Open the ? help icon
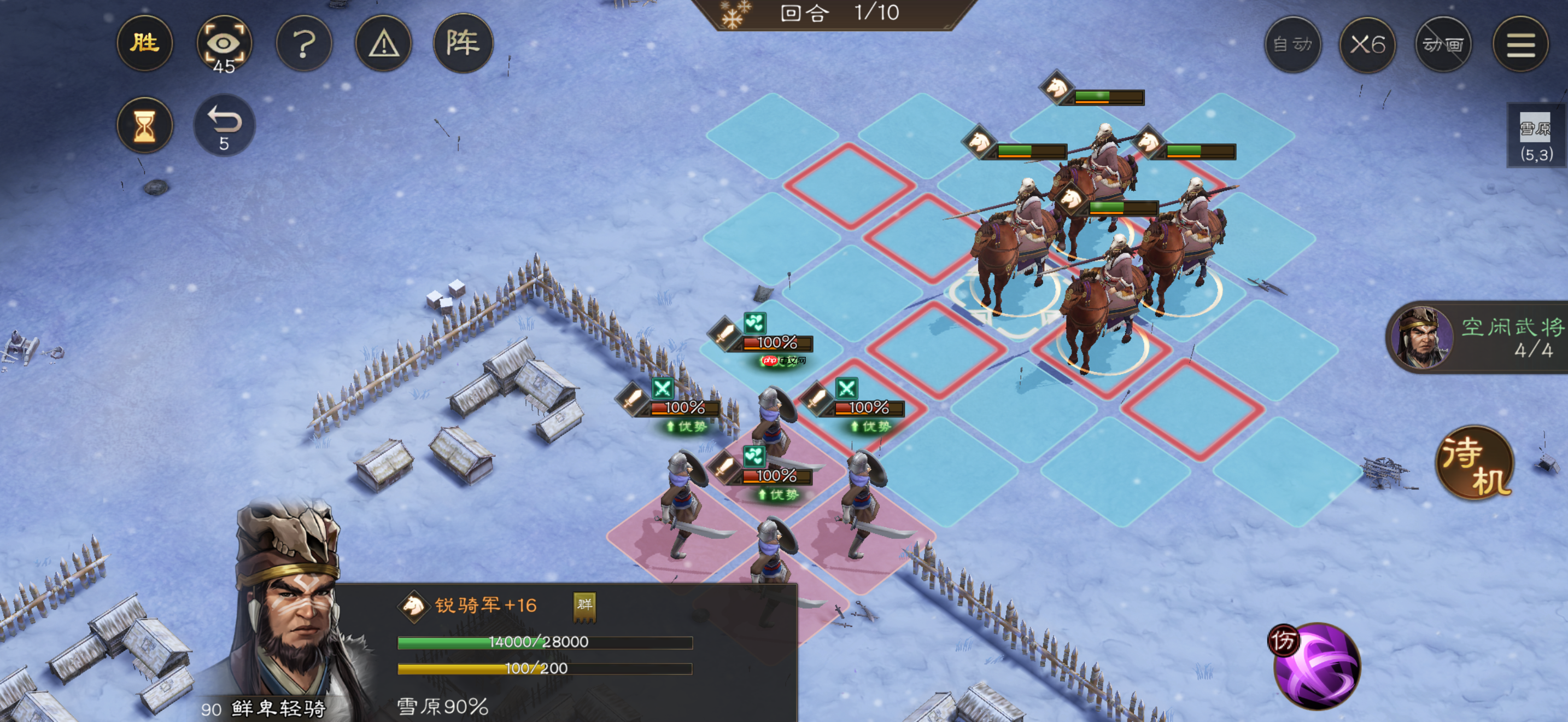Image resolution: width=1568 pixels, height=722 pixels. click(305, 43)
